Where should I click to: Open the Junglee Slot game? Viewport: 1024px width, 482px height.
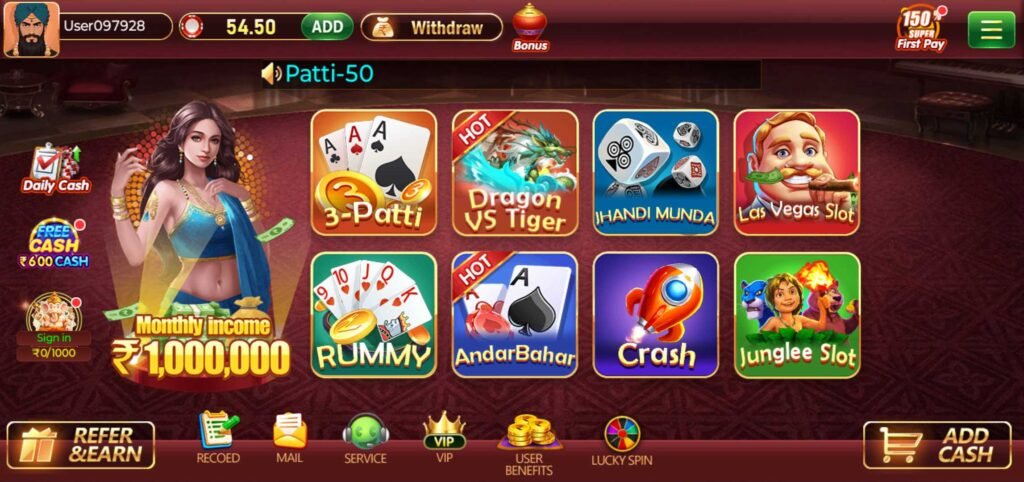(797, 314)
